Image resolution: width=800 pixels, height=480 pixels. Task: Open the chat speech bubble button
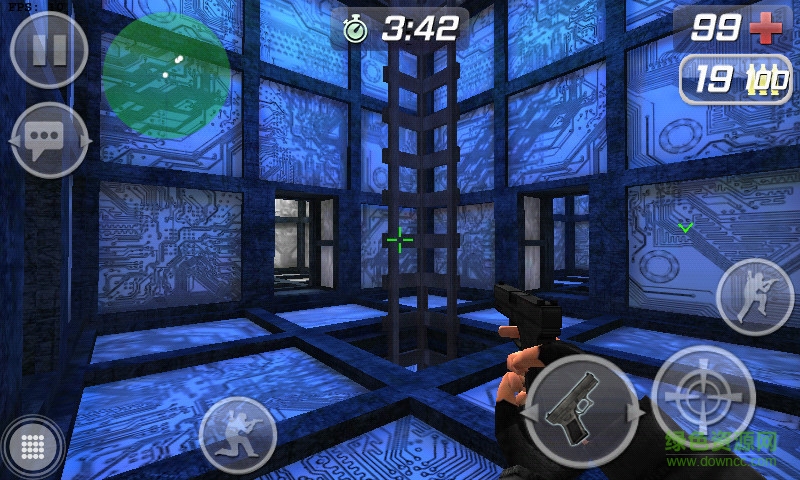pyautogui.click(x=49, y=141)
